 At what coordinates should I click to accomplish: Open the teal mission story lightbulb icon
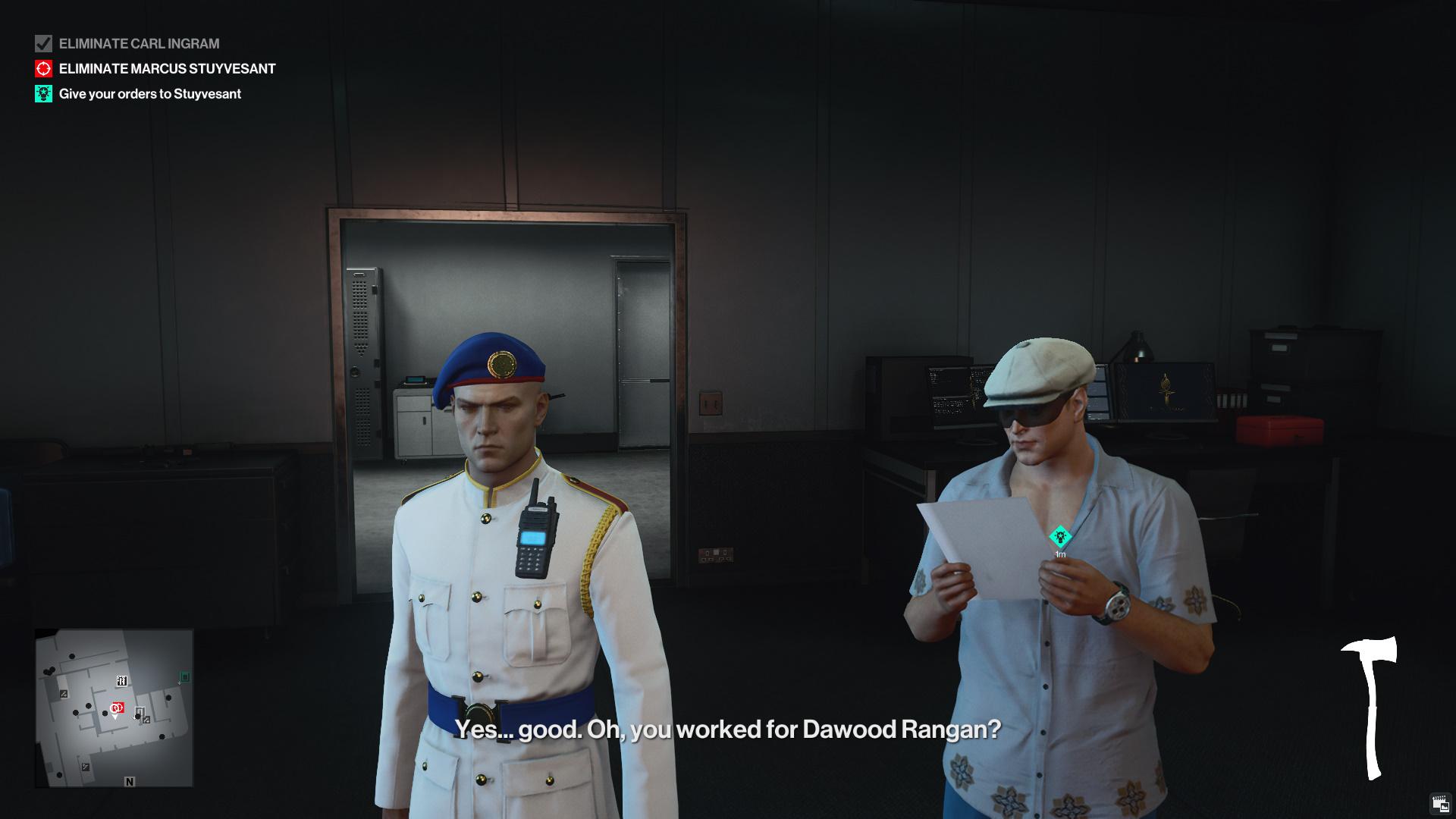tap(43, 94)
